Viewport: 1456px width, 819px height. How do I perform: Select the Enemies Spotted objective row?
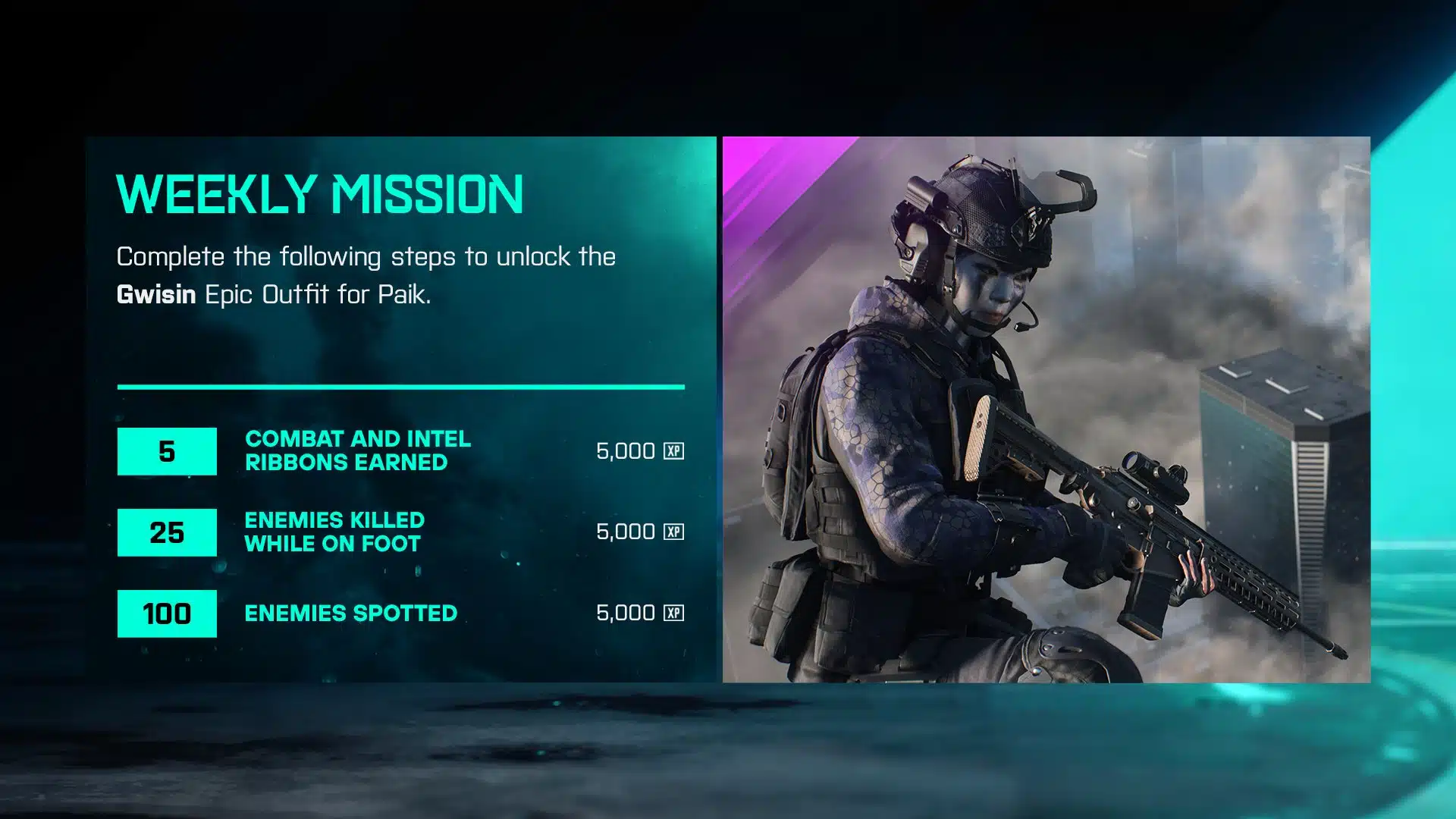(x=350, y=613)
